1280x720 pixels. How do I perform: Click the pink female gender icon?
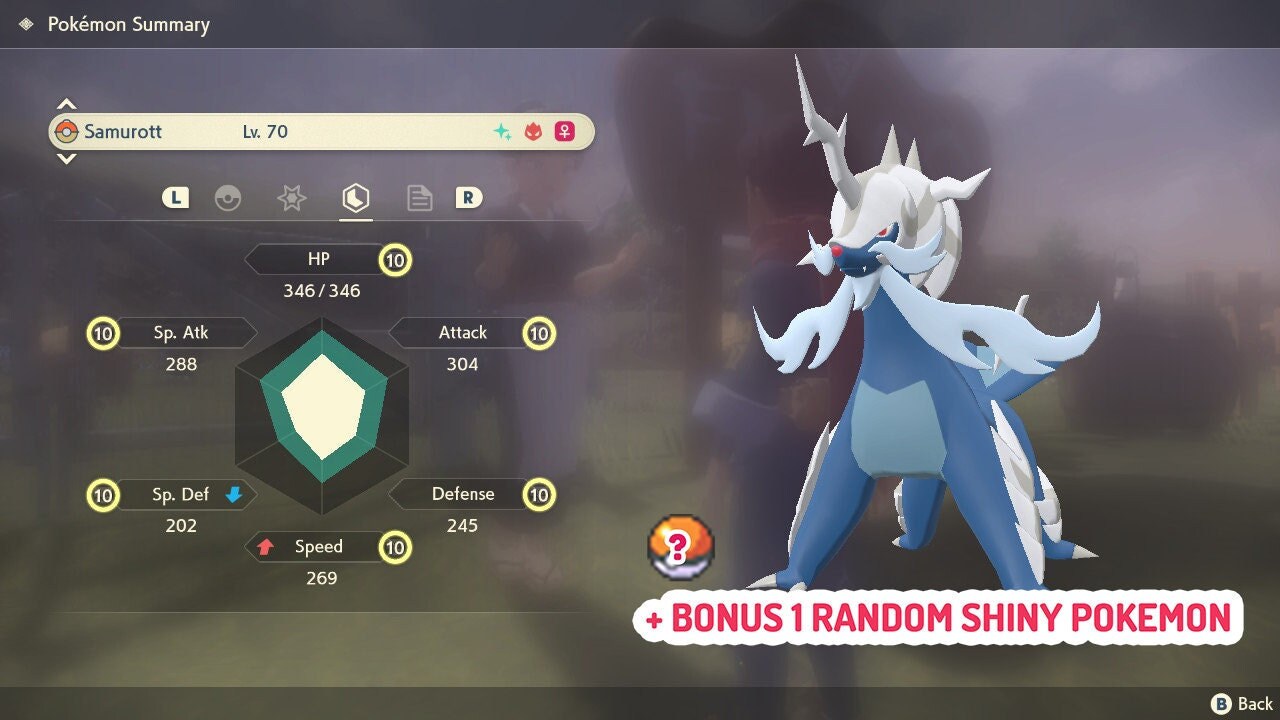coord(563,131)
